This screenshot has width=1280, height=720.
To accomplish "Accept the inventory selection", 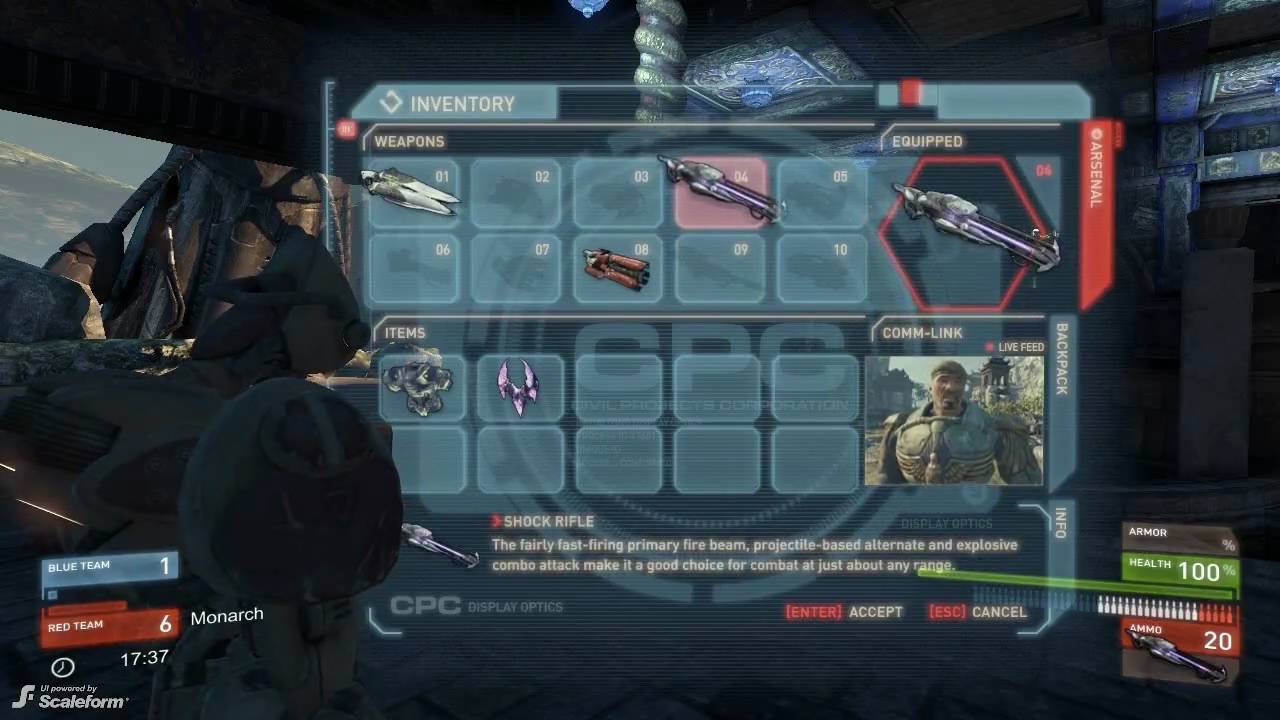I will pos(845,612).
